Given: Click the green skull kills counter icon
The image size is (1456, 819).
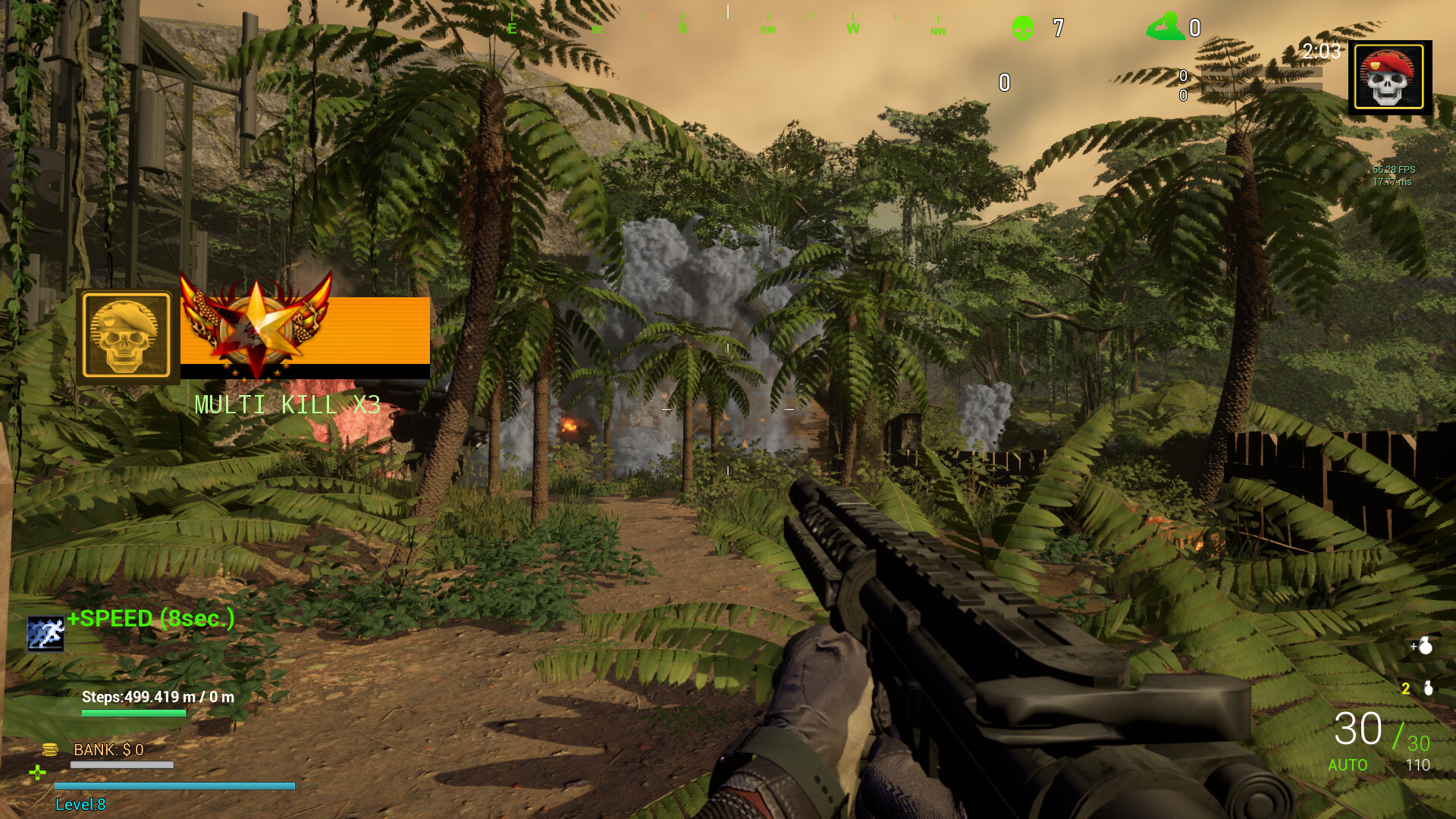Looking at the screenshot, I should click(x=1023, y=27).
